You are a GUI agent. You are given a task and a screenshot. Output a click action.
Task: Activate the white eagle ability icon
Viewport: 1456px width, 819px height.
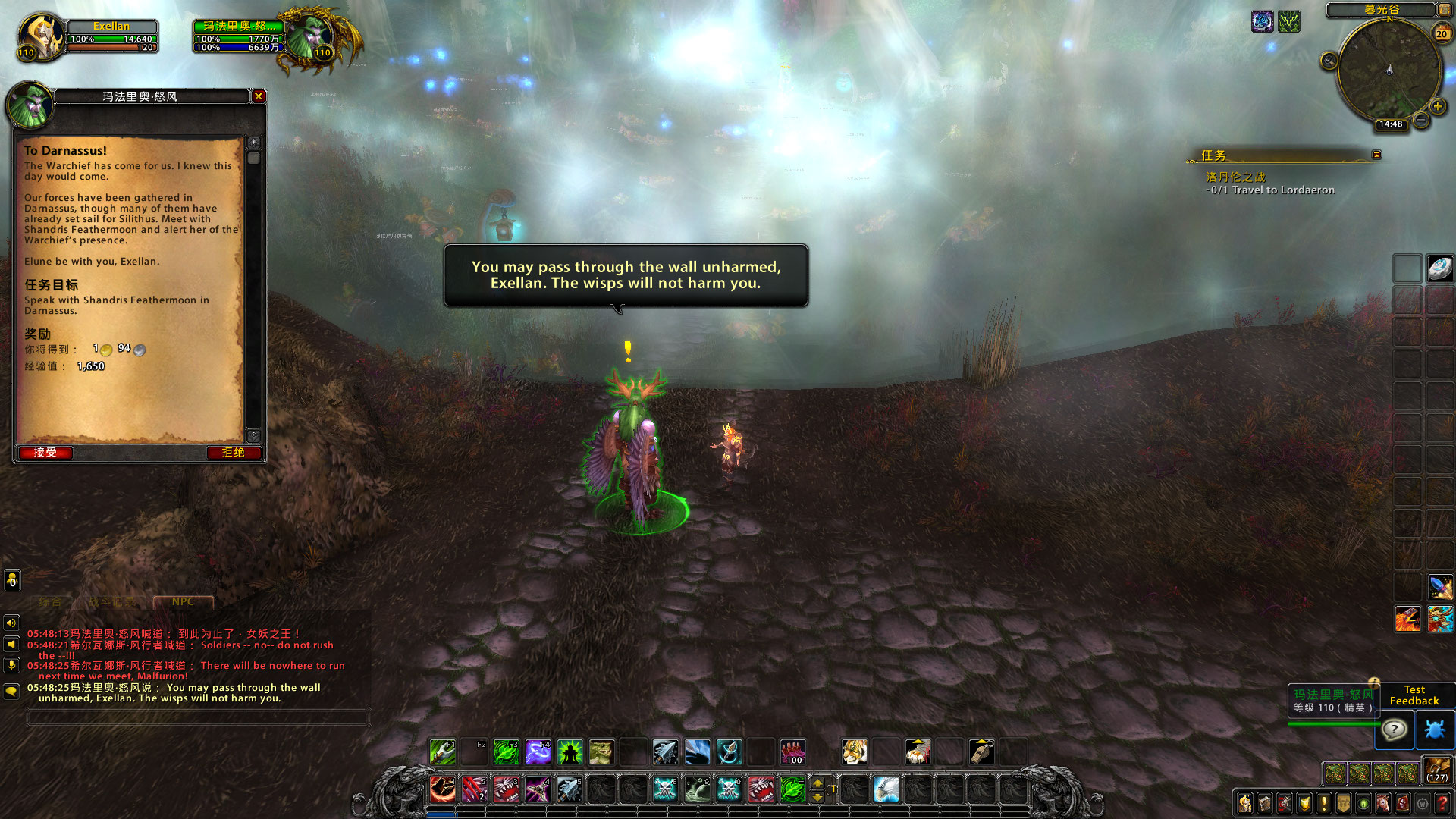(886, 789)
